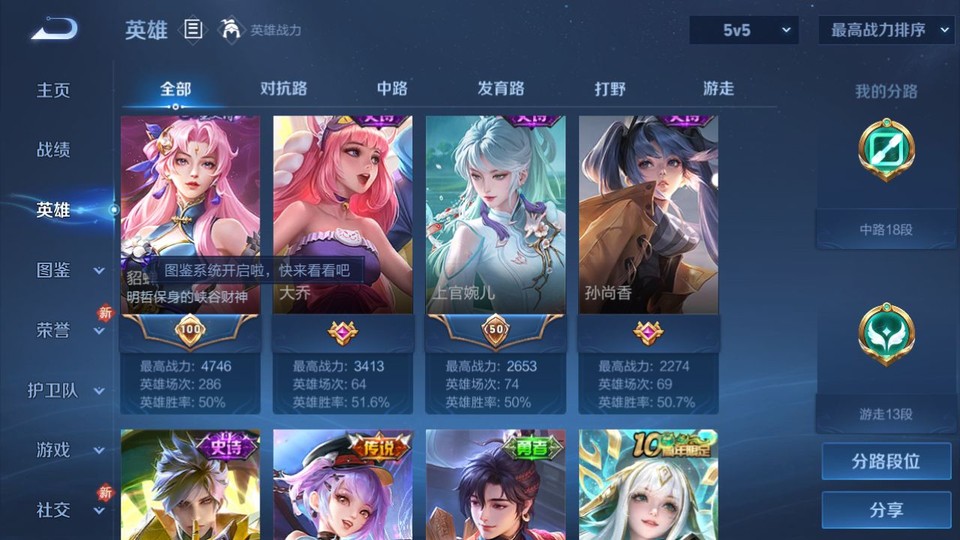Image resolution: width=960 pixels, height=540 pixels.
Task: Select the 发育路 farm lane tab
Action: [501, 88]
